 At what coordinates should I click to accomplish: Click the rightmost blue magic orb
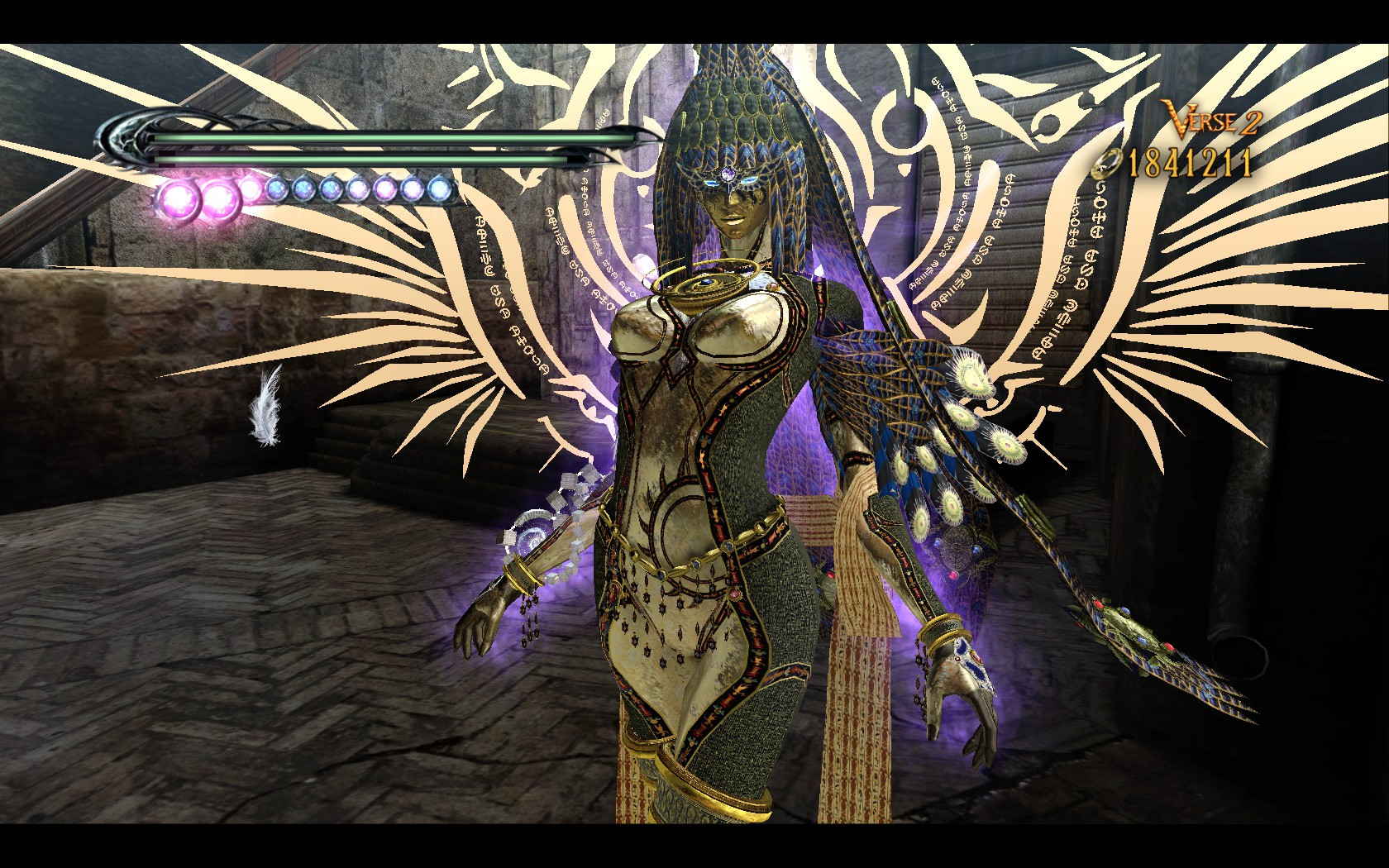coord(439,191)
